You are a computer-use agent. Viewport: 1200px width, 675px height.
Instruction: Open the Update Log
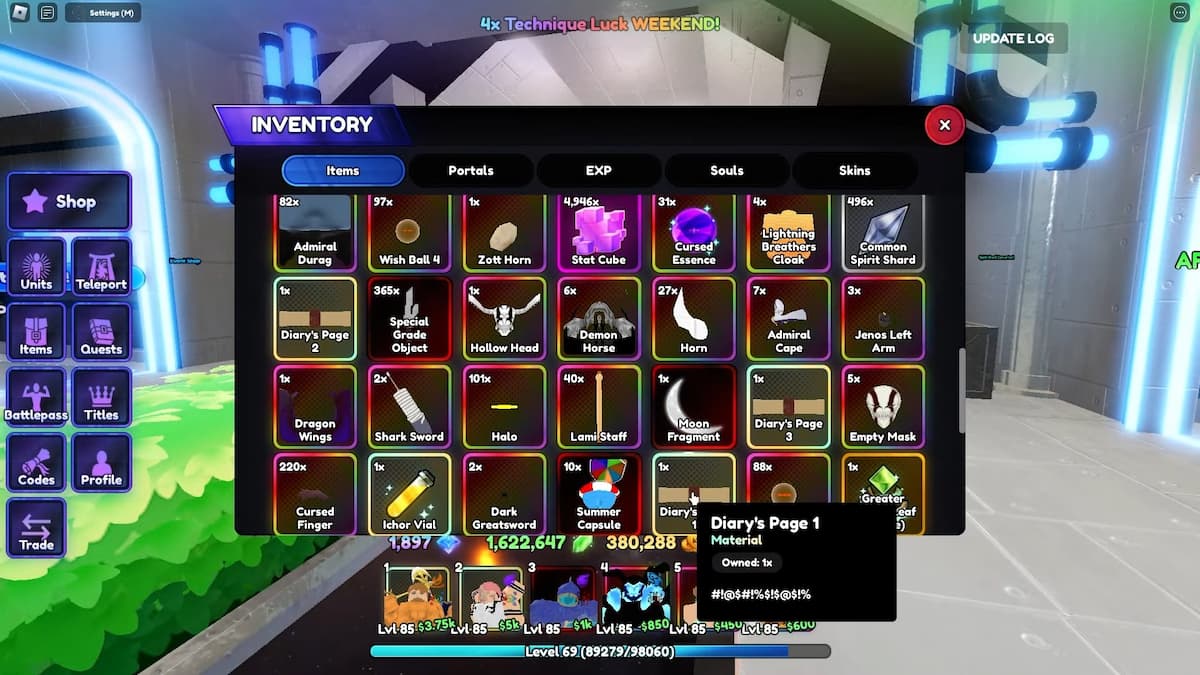(x=1012, y=38)
